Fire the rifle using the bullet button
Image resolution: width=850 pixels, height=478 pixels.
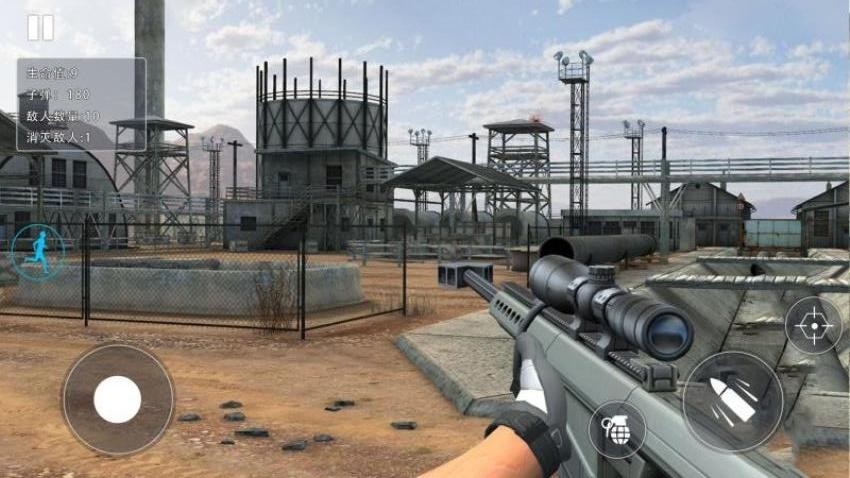[x=732, y=401]
